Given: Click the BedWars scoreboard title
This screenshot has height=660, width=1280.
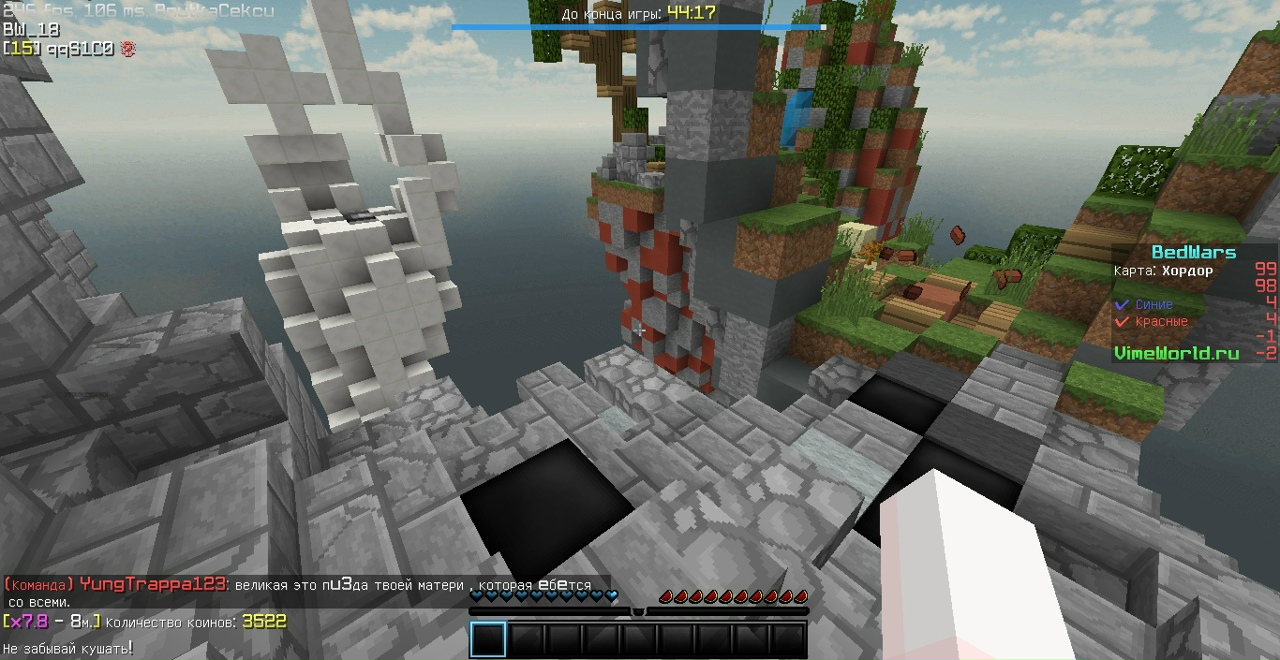Looking at the screenshot, I should [1193, 252].
